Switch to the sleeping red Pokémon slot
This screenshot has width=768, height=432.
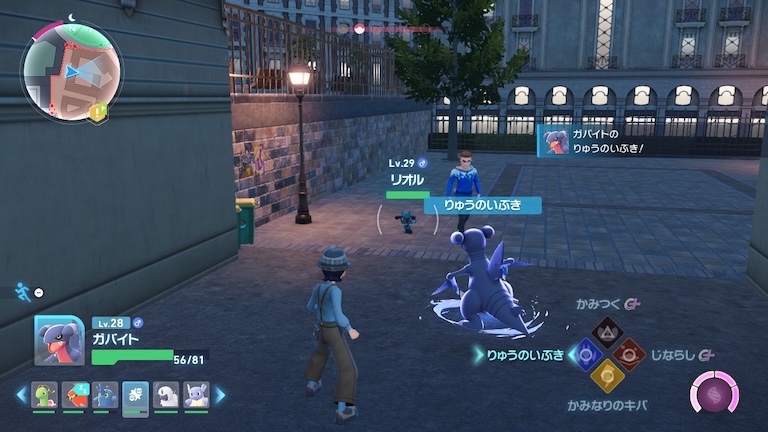pos(75,396)
